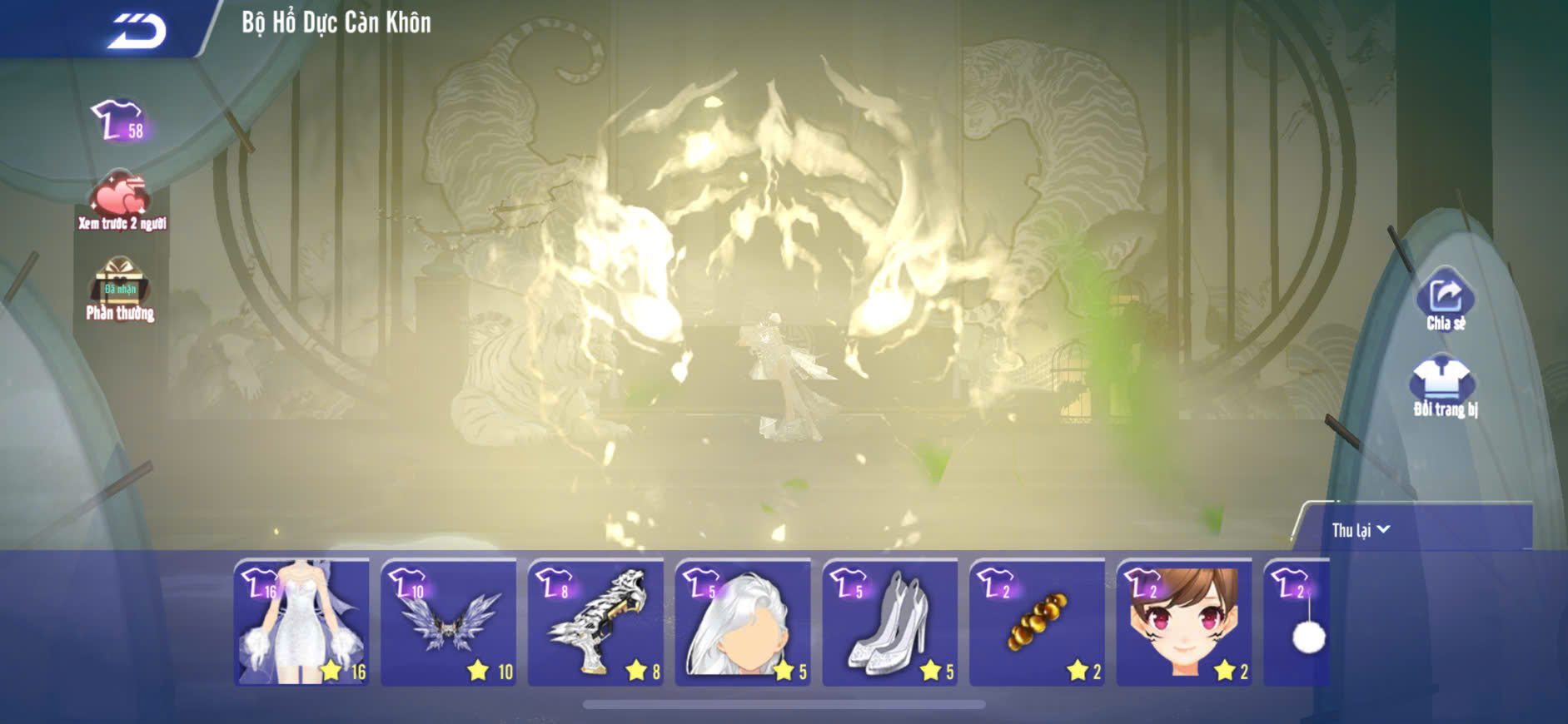Screen dimensions: 1568x724
Task: Select the white dress item slot
Action: click(302, 622)
